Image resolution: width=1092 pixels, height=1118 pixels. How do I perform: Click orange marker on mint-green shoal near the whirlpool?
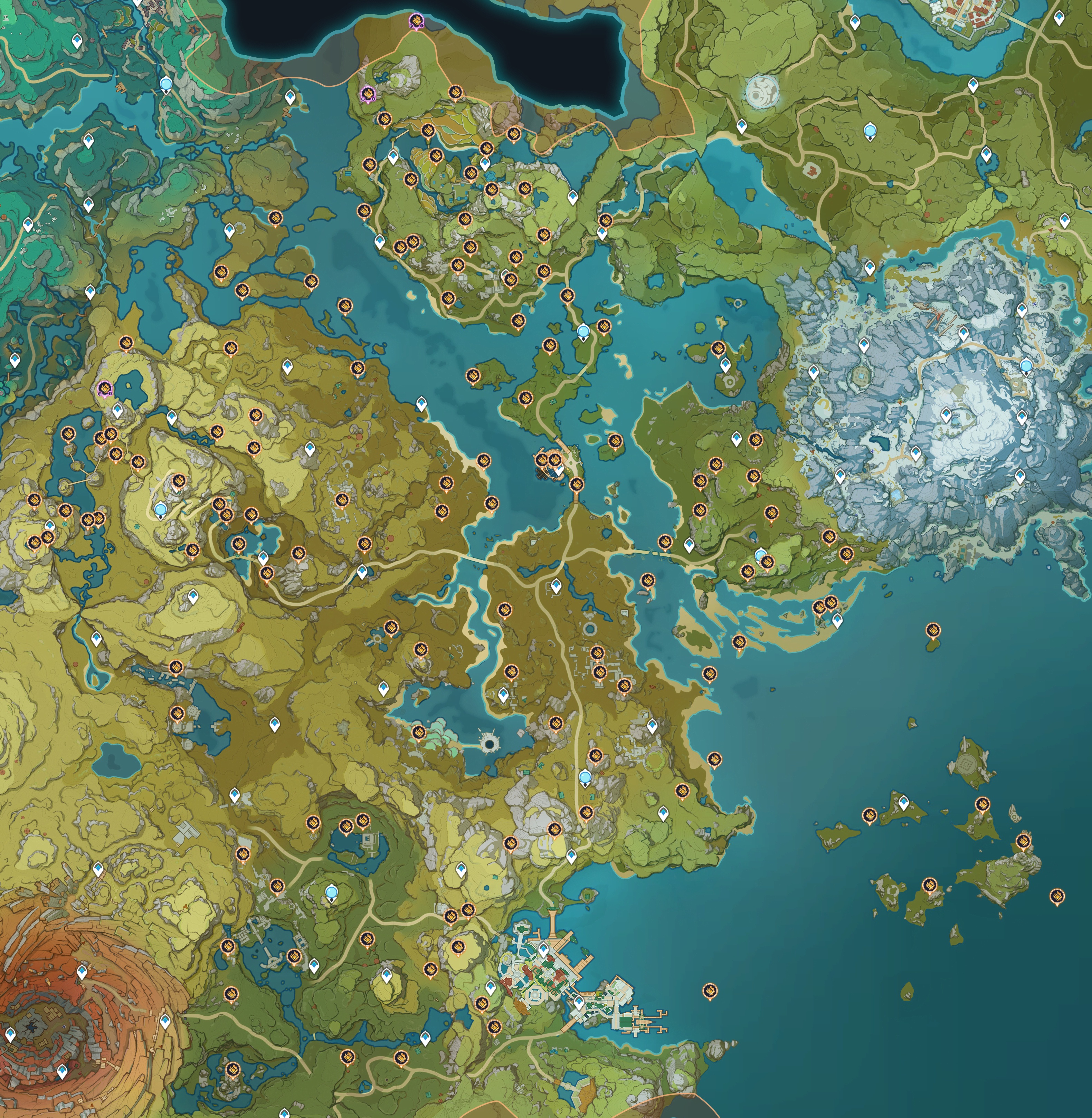pyautogui.click(x=419, y=732)
